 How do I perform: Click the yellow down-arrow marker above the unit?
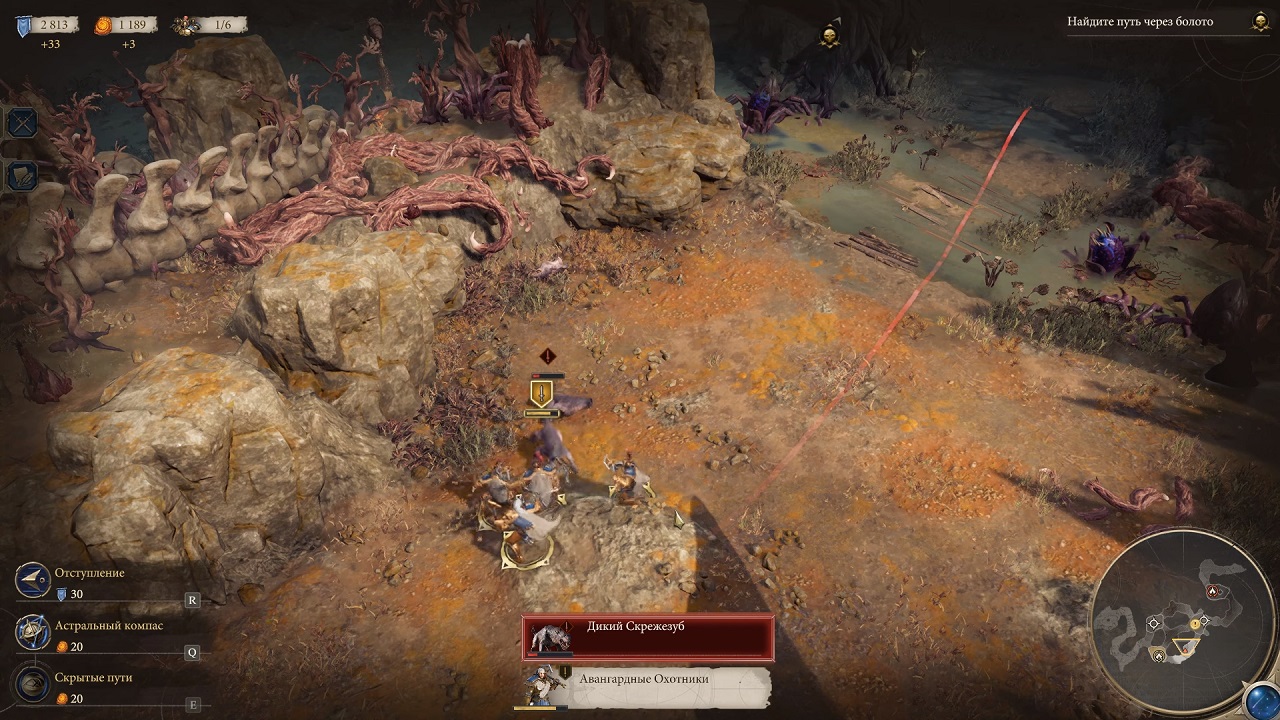(541, 392)
